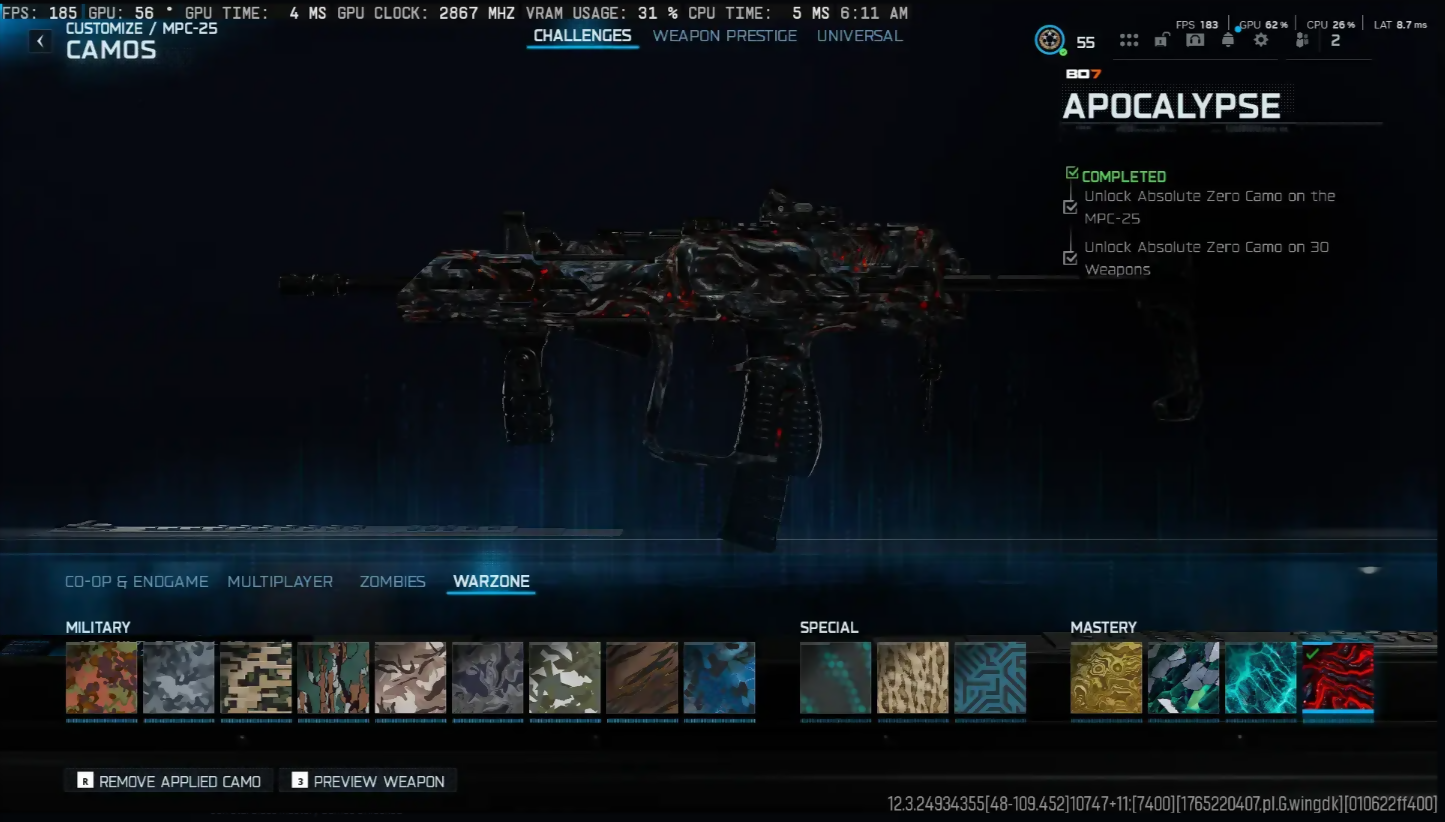Switch to the Weapon Prestige tab
1445x822 pixels.
tap(724, 36)
